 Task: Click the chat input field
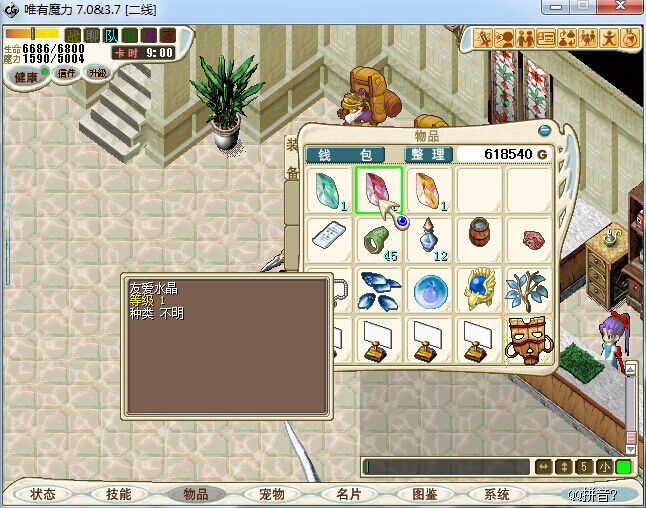pyautogui.click(x=446, y=467)
